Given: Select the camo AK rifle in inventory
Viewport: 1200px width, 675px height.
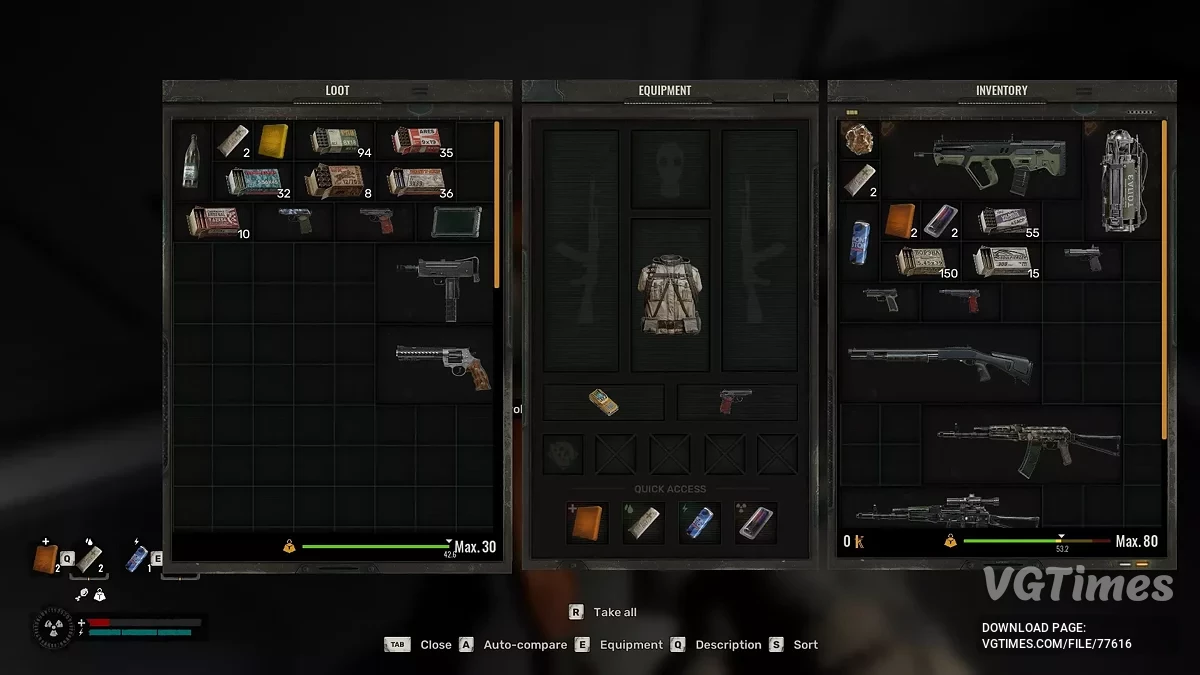Looking at the screenshot, I should pos(1027,443).
